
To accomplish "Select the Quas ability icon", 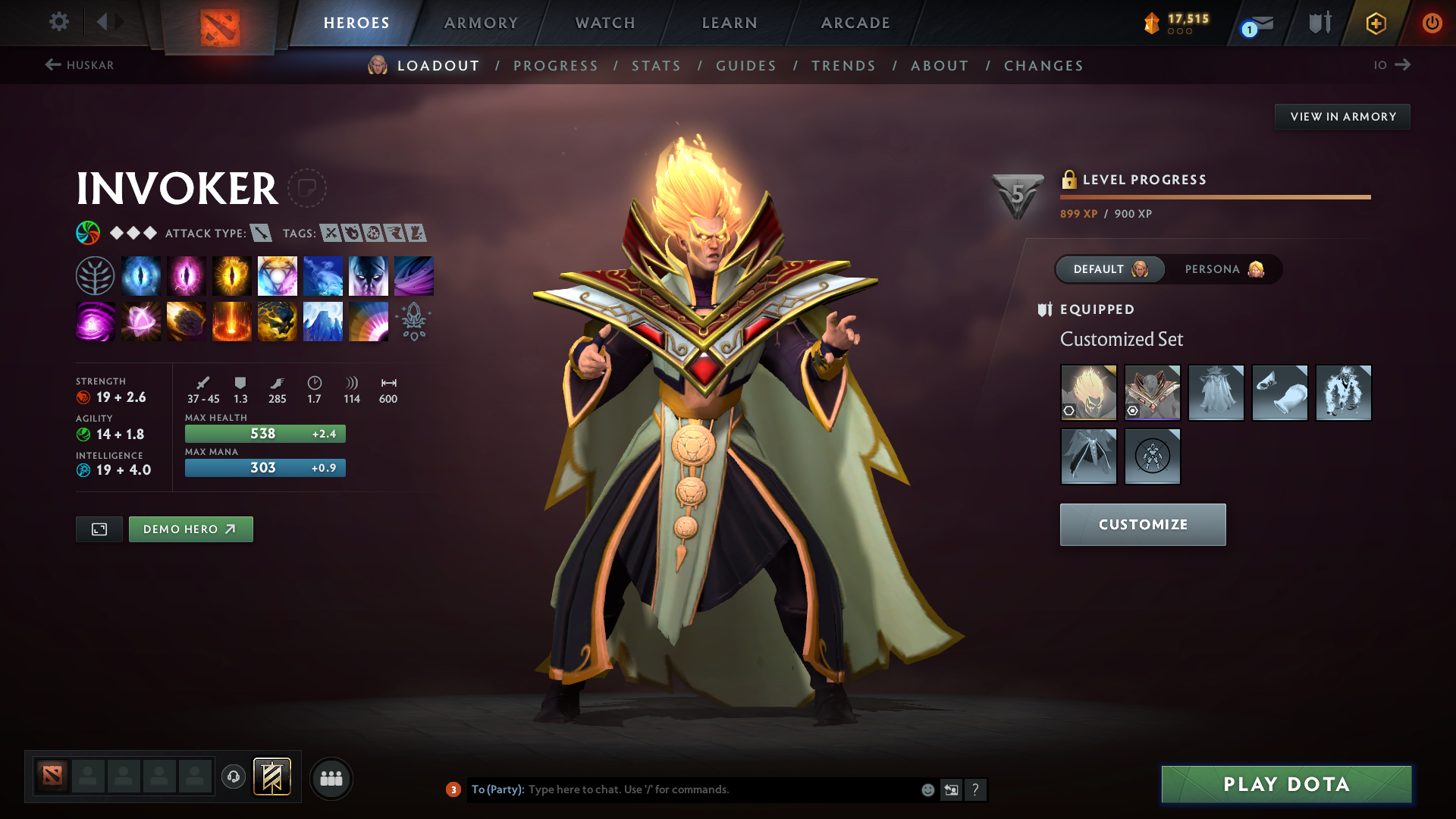I will click(141, 275).
